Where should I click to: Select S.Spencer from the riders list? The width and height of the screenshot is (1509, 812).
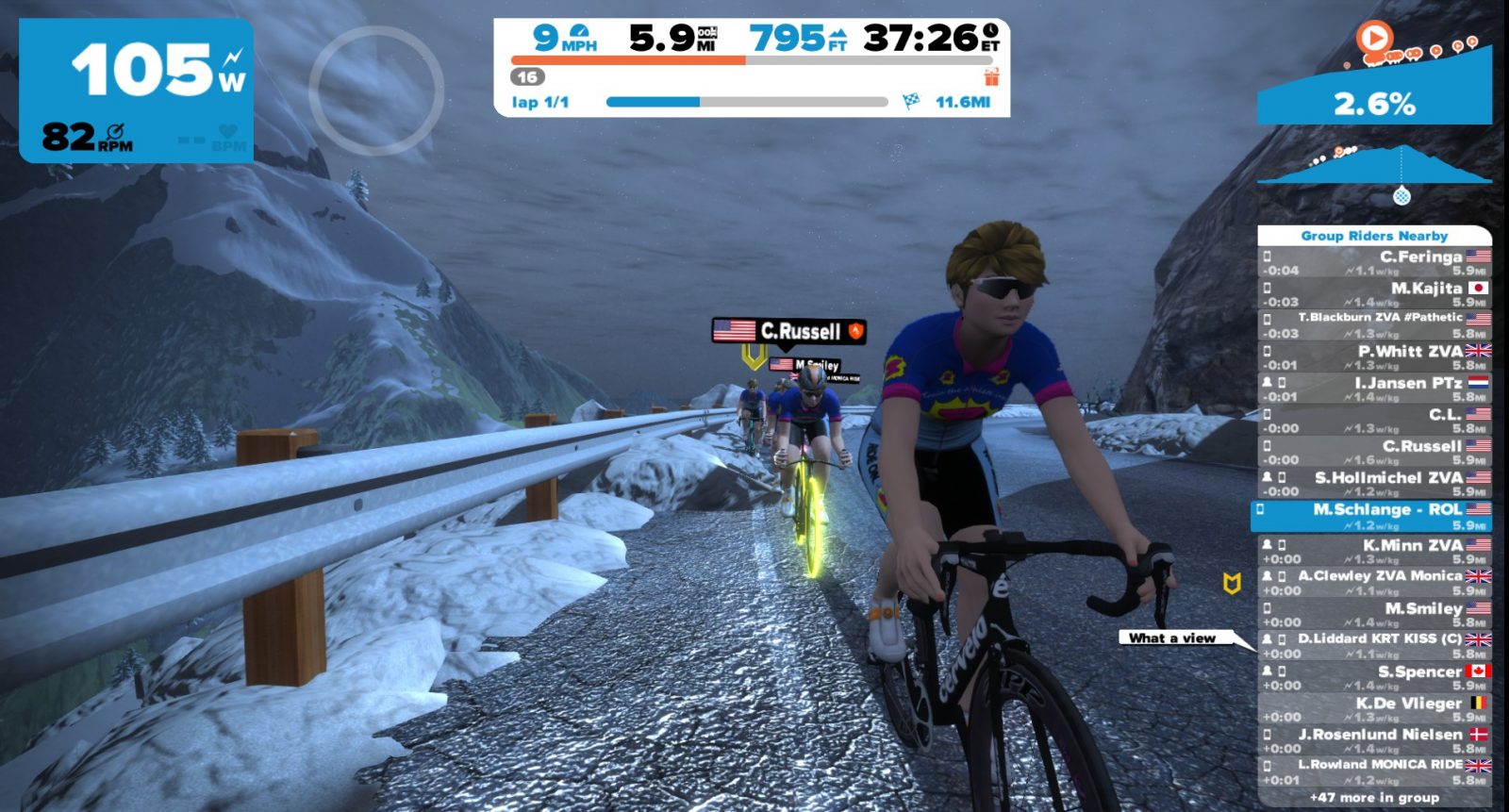1374,677
